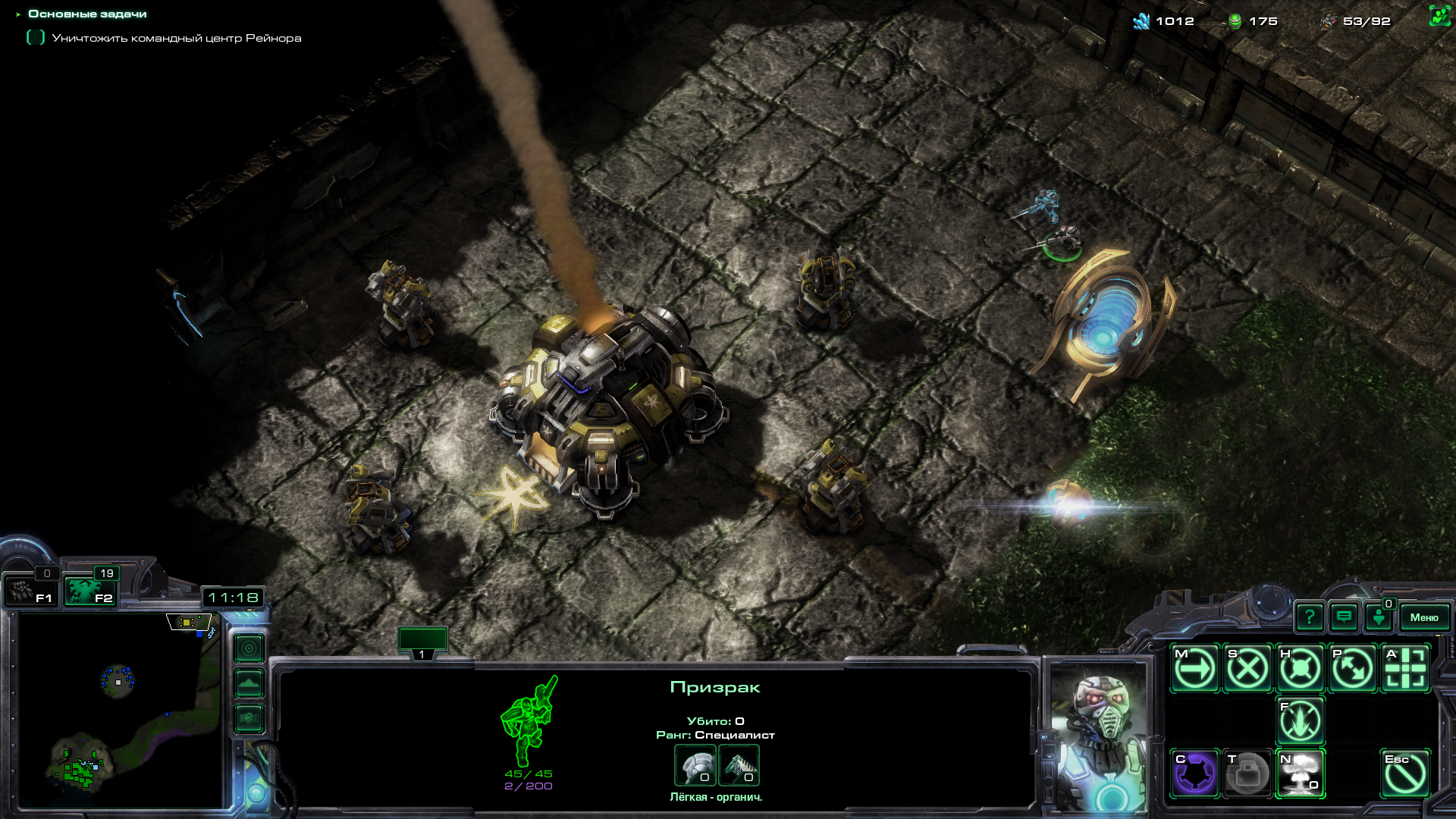Activate the Attack command icon

coord(1405,669)
